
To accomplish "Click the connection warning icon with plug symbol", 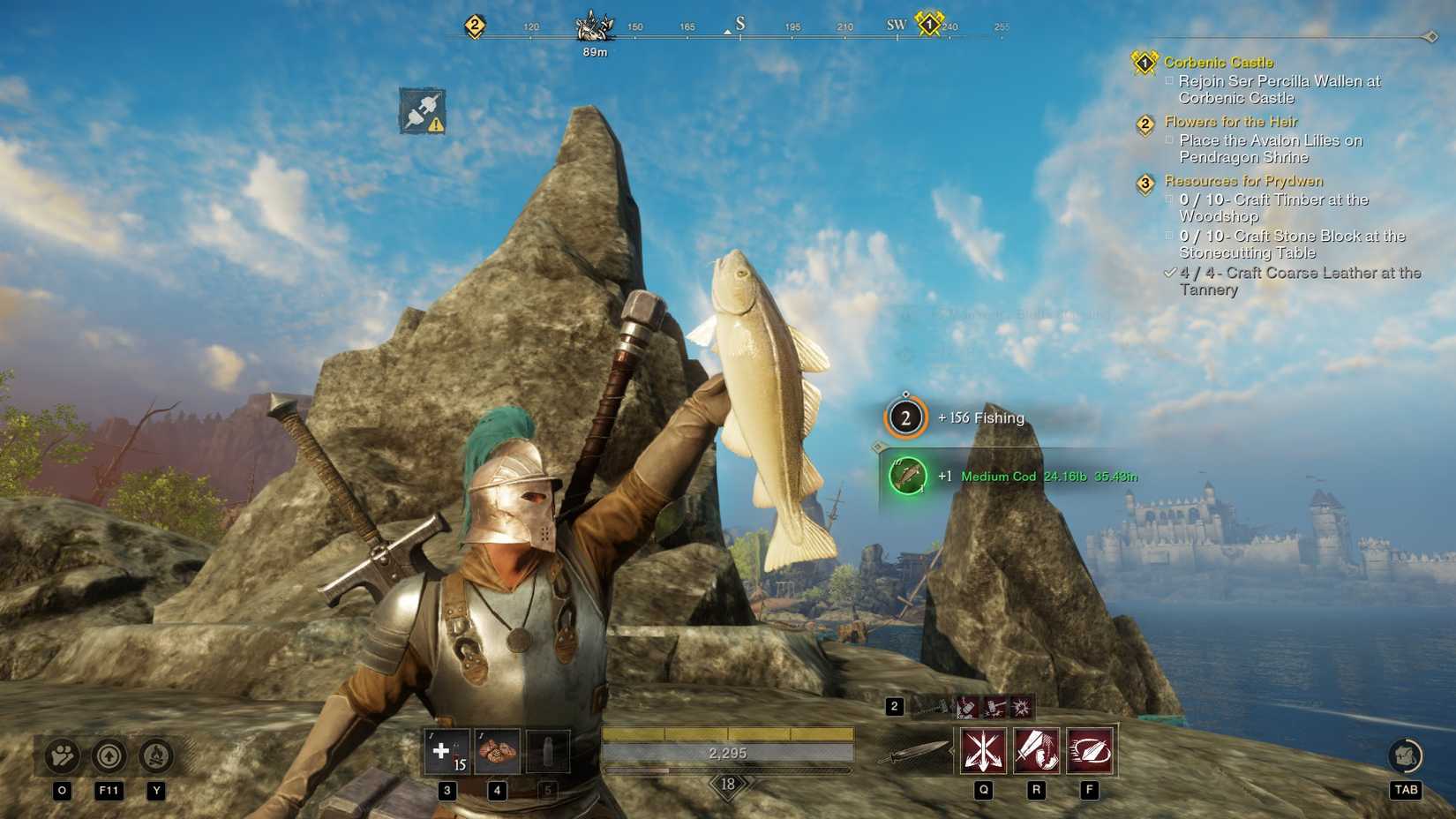I will click(421, 110).
